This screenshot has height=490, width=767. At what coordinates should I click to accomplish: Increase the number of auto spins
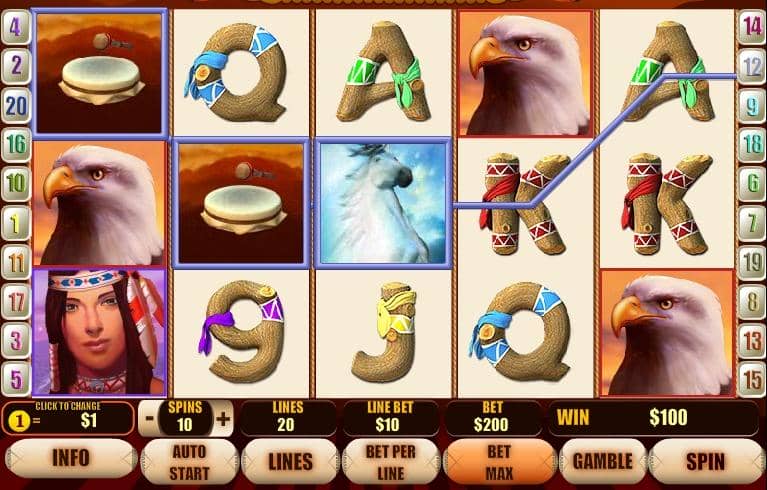(x=223, y=418)
